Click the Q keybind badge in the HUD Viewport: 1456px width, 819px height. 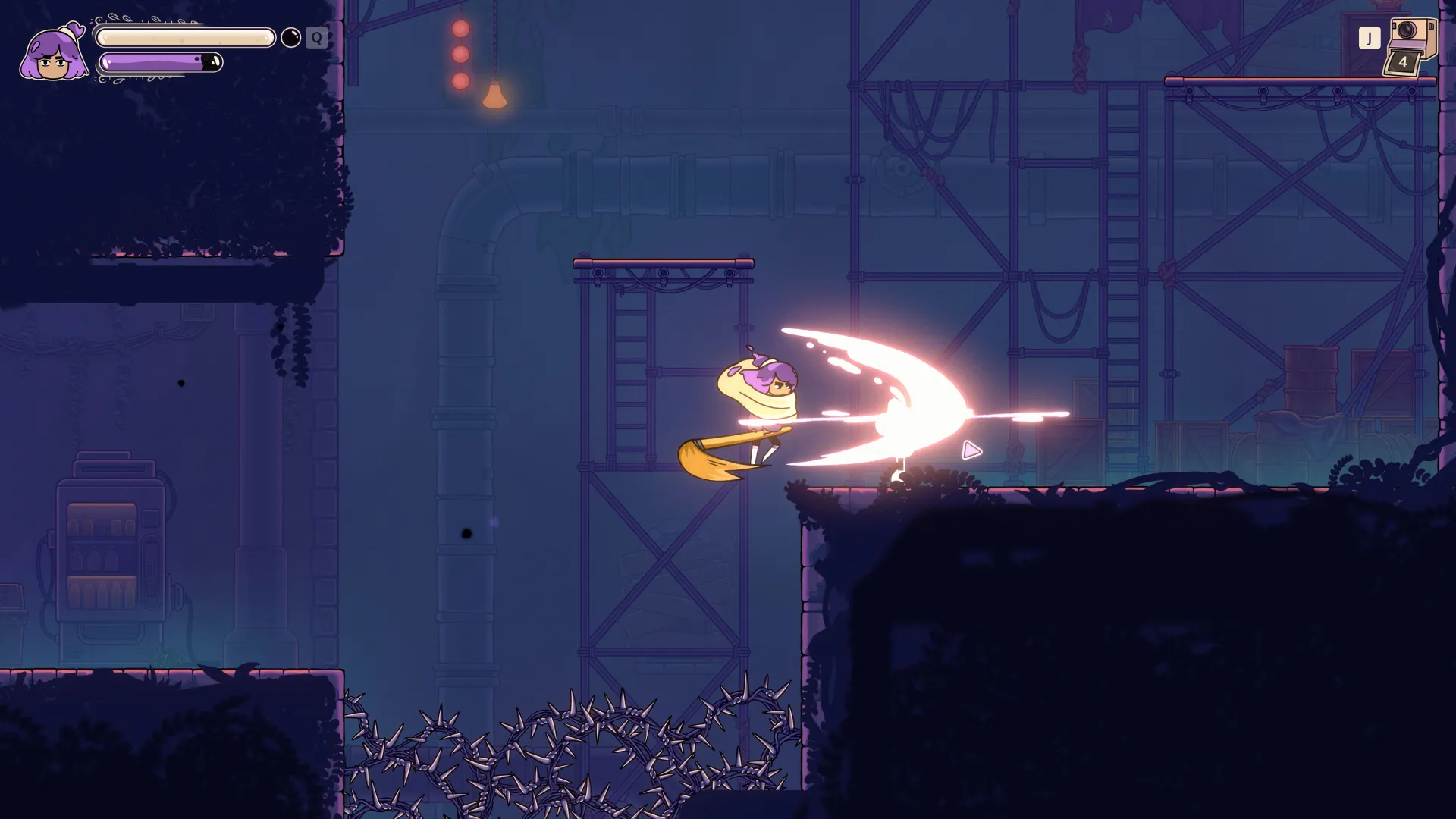pos(316,38)
